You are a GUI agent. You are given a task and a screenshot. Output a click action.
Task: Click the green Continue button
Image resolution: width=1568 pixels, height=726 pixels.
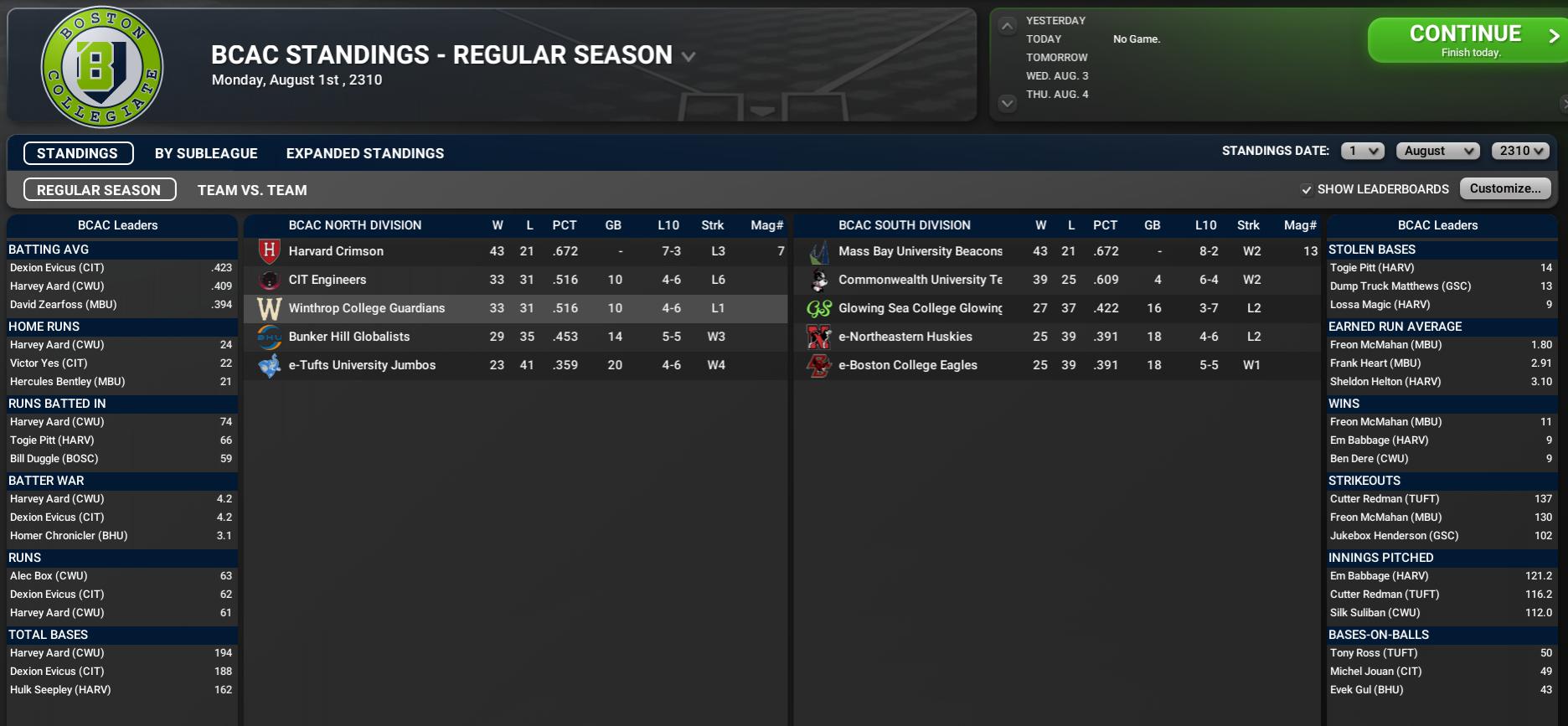(1466, 40)
